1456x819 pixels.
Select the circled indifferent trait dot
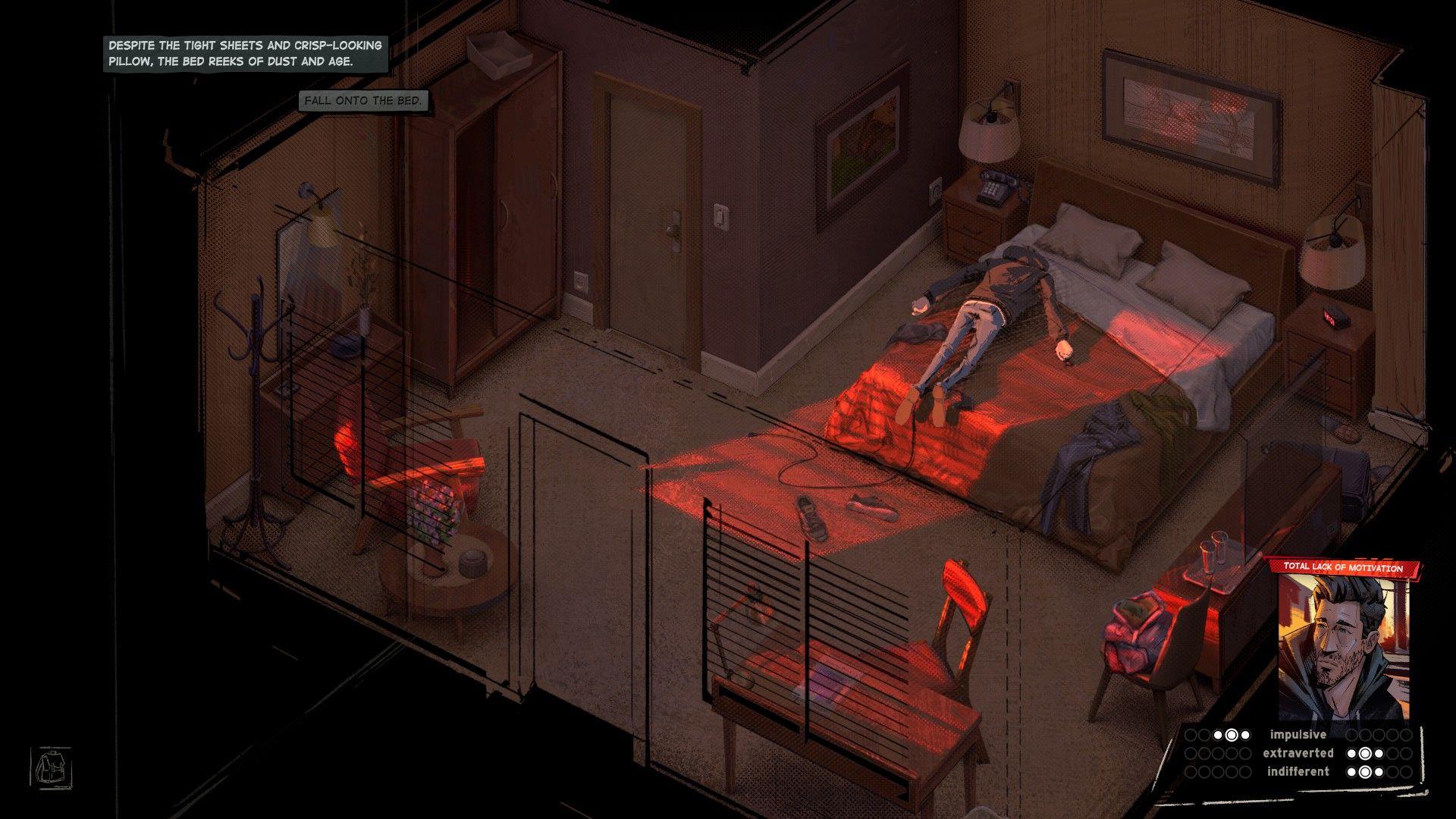[x=1365, y=772]
